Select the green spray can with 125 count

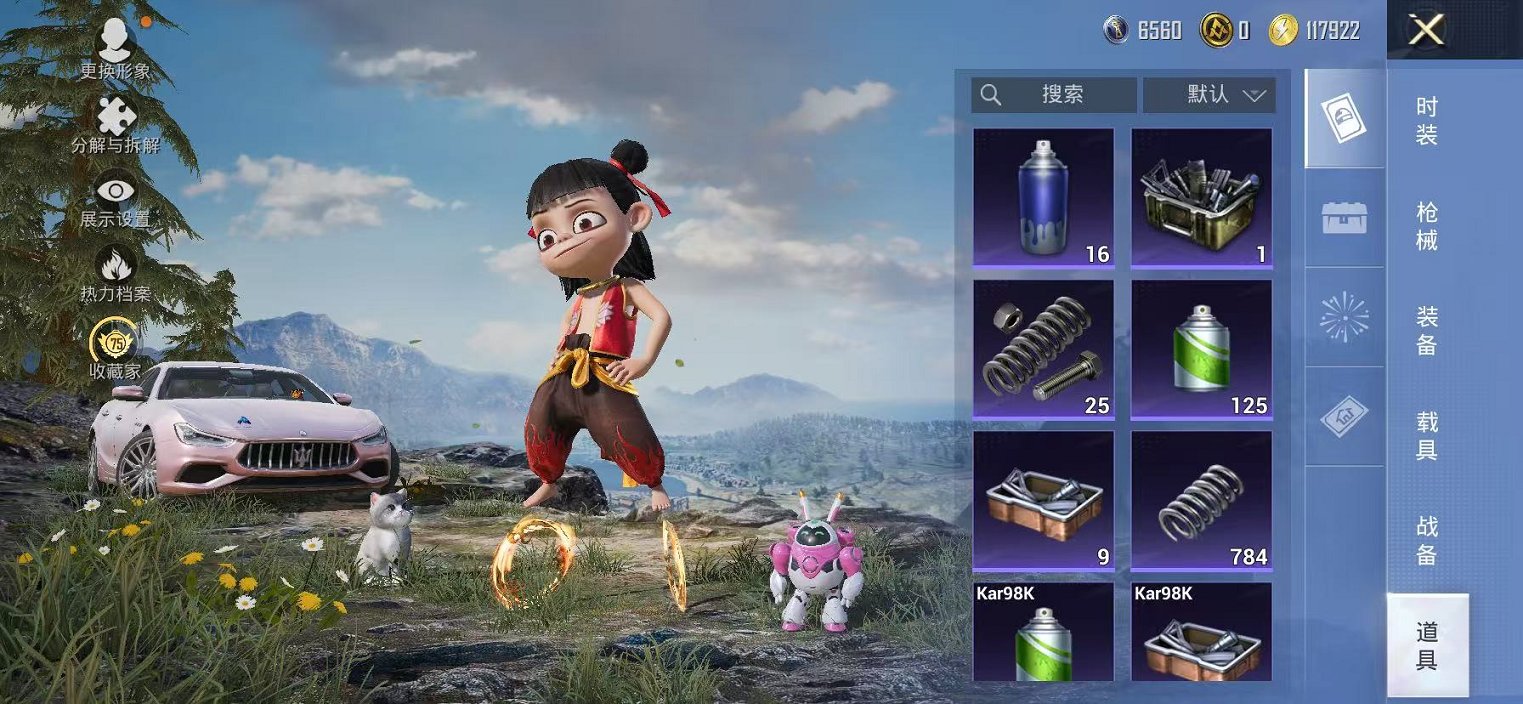[1201, 348]
